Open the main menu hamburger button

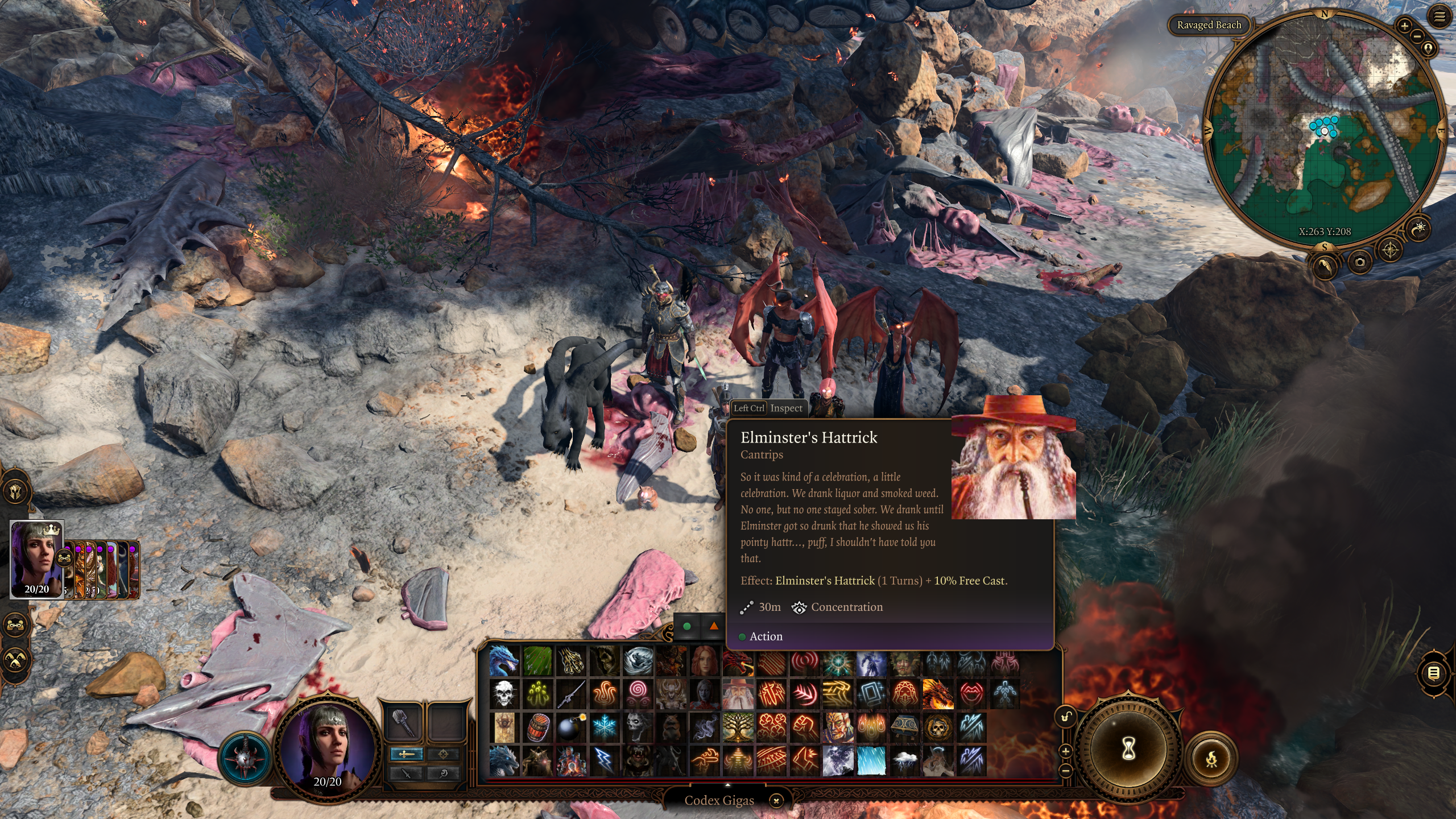1440,17
